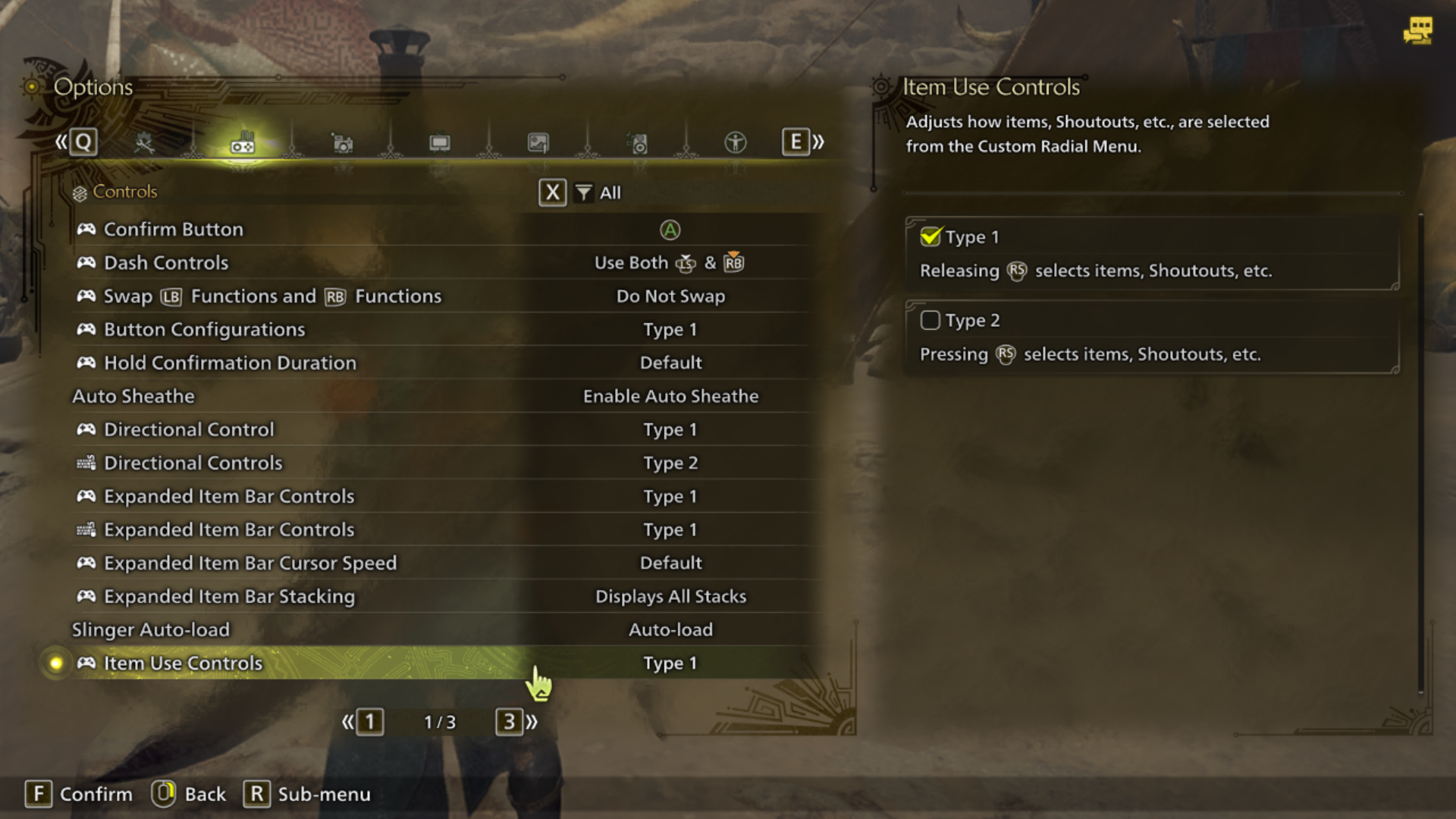Click Back in the bottom bar

tap(189, 794)
